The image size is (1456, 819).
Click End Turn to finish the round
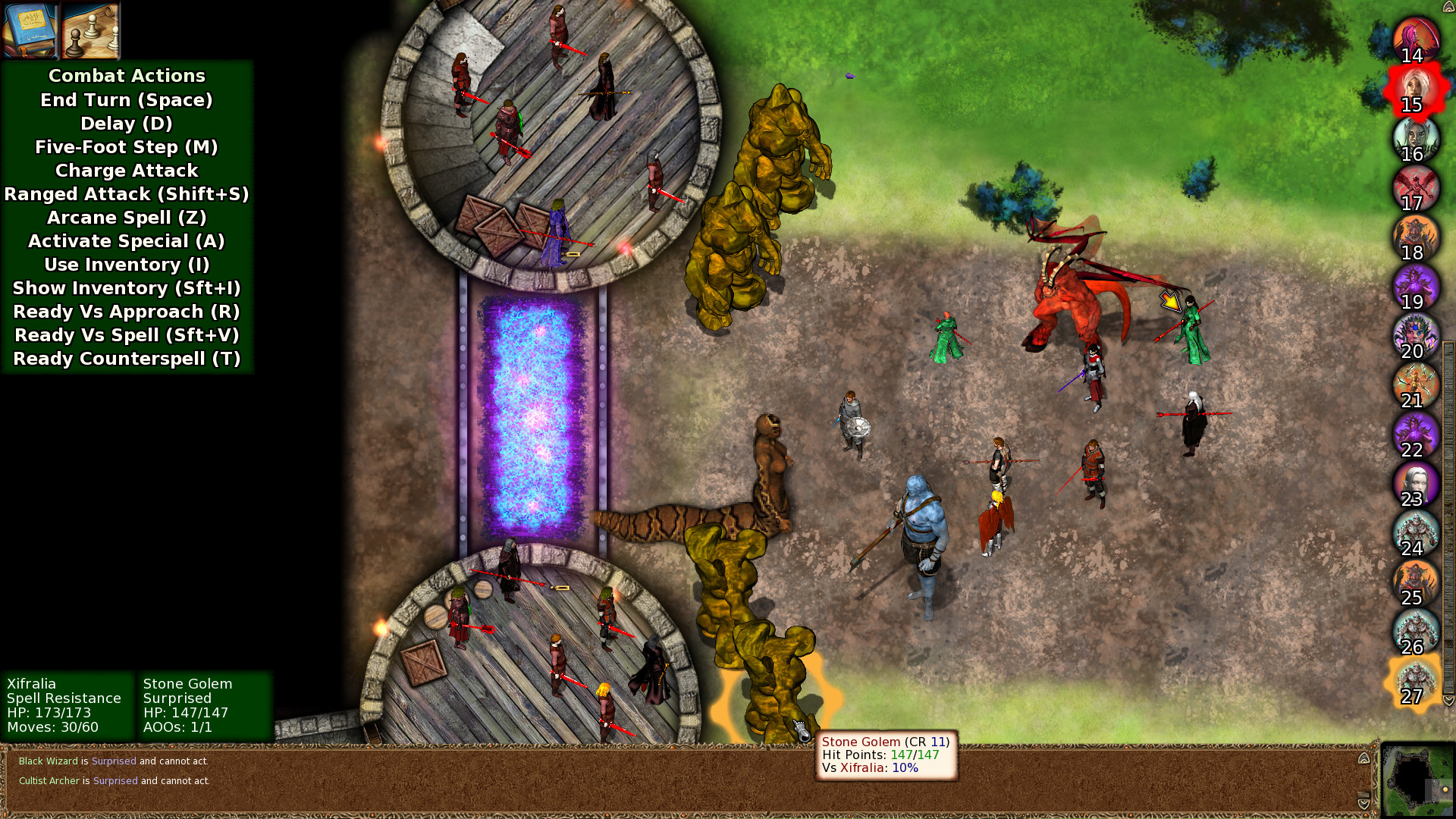point(126,100)
